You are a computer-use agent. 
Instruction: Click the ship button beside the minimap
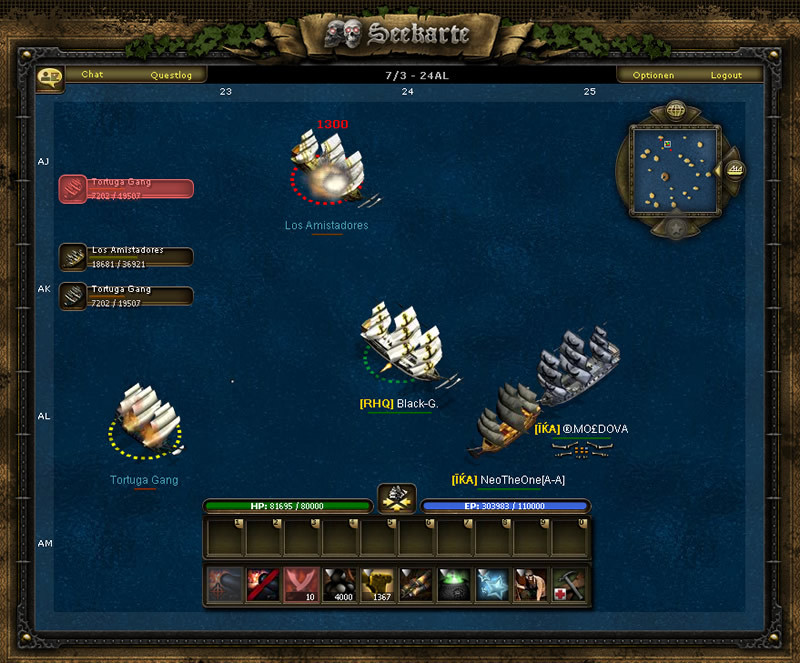click(735, 170)
